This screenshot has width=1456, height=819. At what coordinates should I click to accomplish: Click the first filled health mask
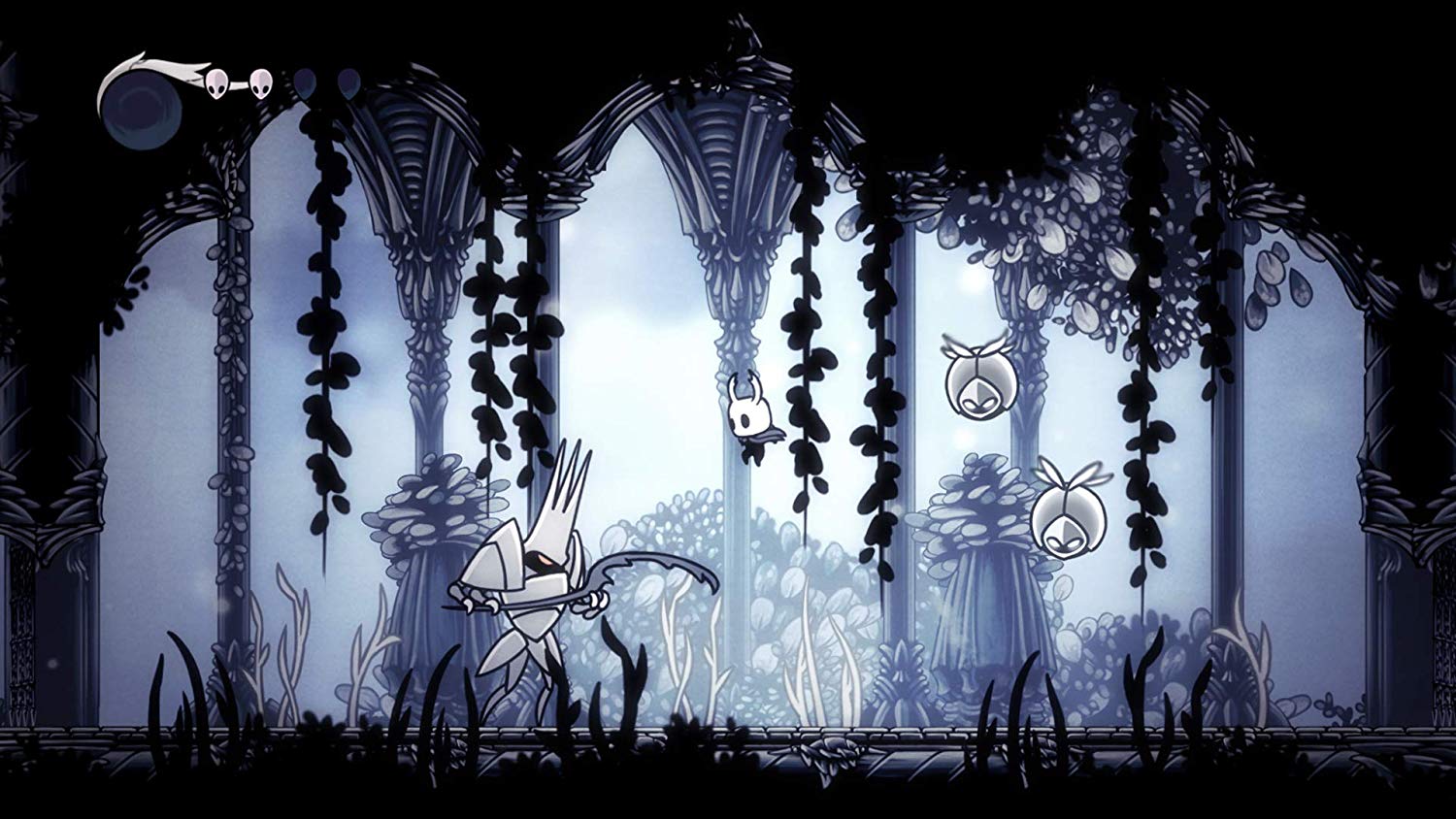(x=215, y=84)
